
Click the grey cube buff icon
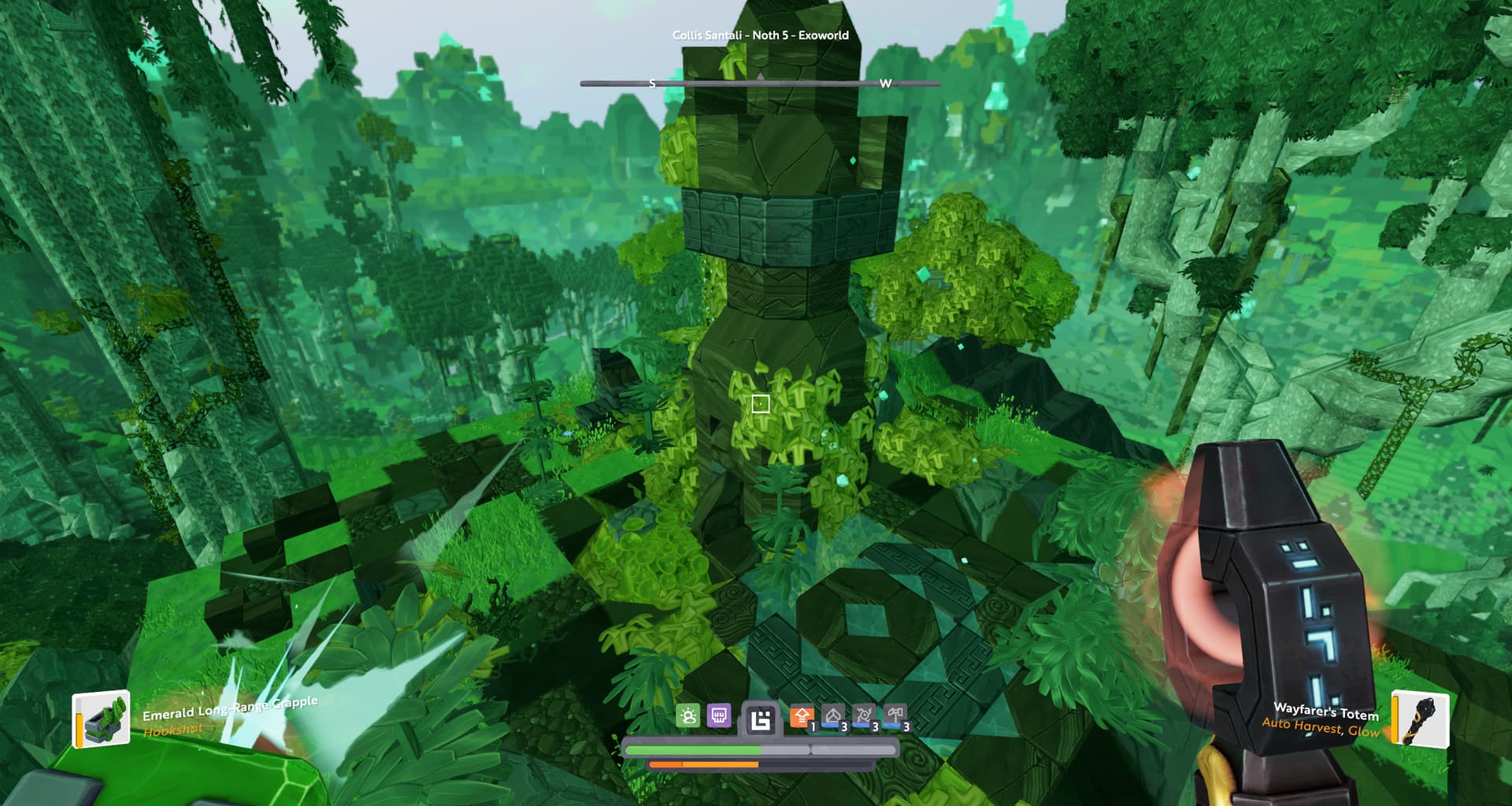(833, 717)
